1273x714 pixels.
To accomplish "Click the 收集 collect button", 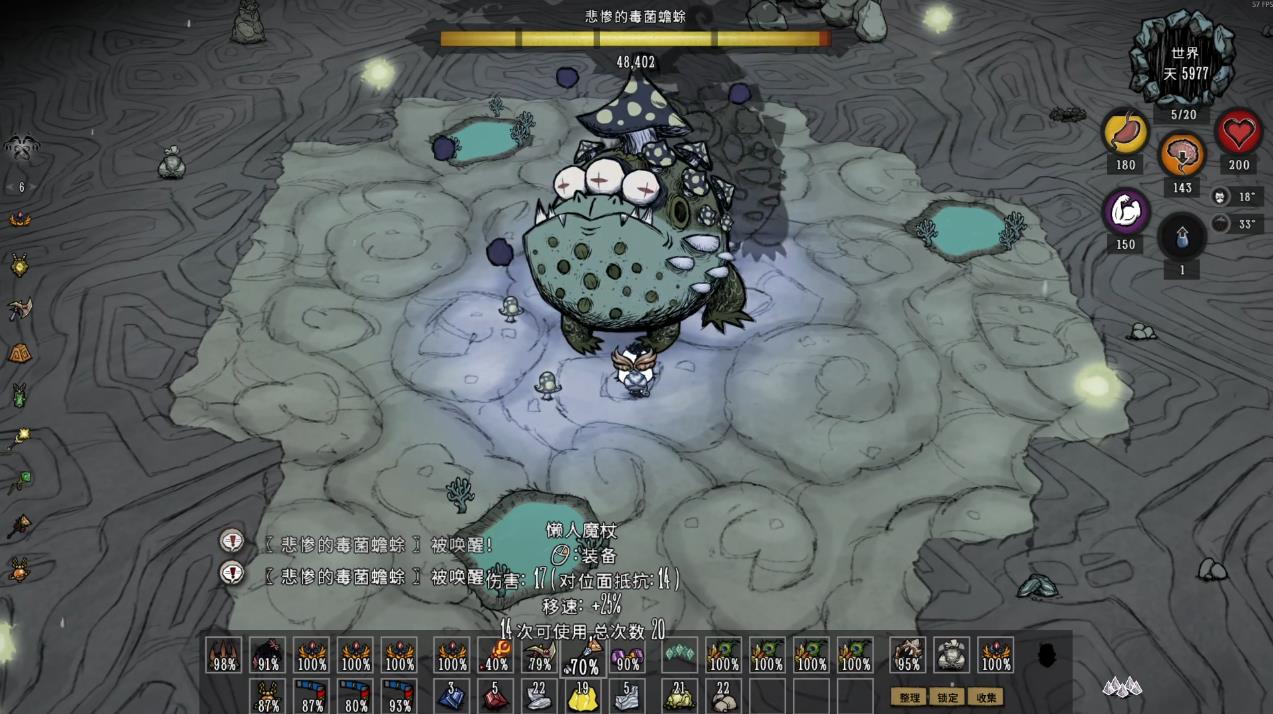I will (986, 697).
